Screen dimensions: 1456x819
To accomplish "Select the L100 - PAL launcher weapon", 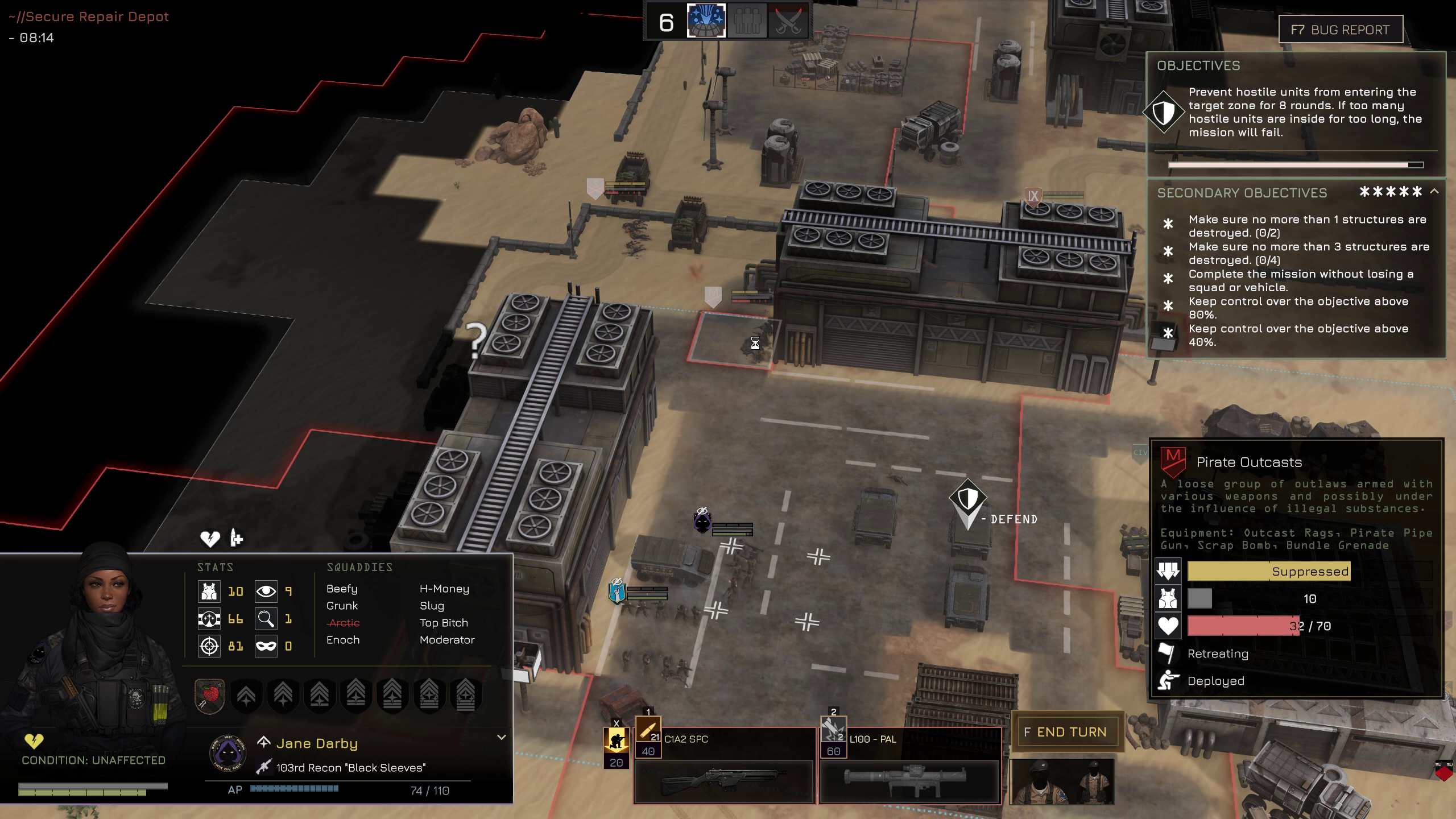I will pyautogui.click(x=909, y=765).
